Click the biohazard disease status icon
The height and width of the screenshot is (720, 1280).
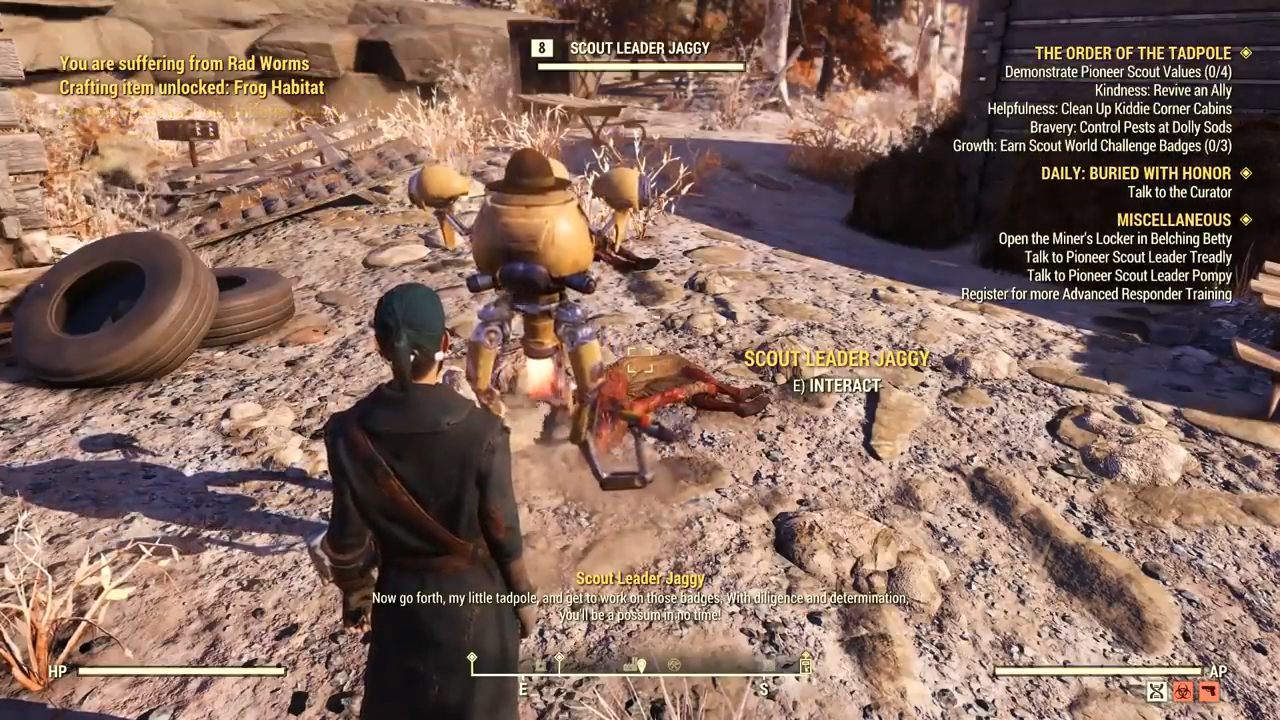[1183, 690]
